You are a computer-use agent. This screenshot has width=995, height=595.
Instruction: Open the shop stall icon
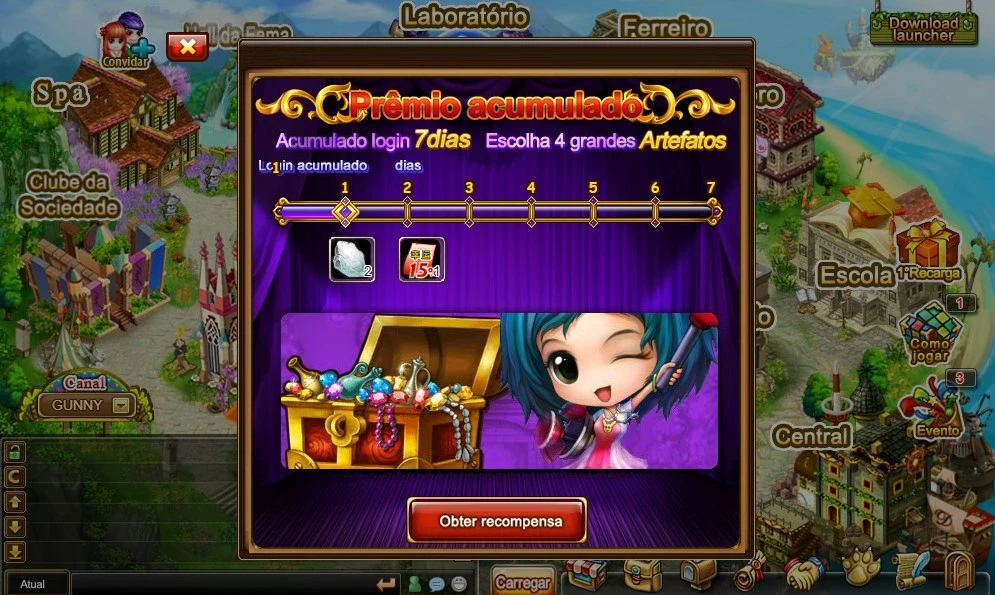tap(587, 574)
